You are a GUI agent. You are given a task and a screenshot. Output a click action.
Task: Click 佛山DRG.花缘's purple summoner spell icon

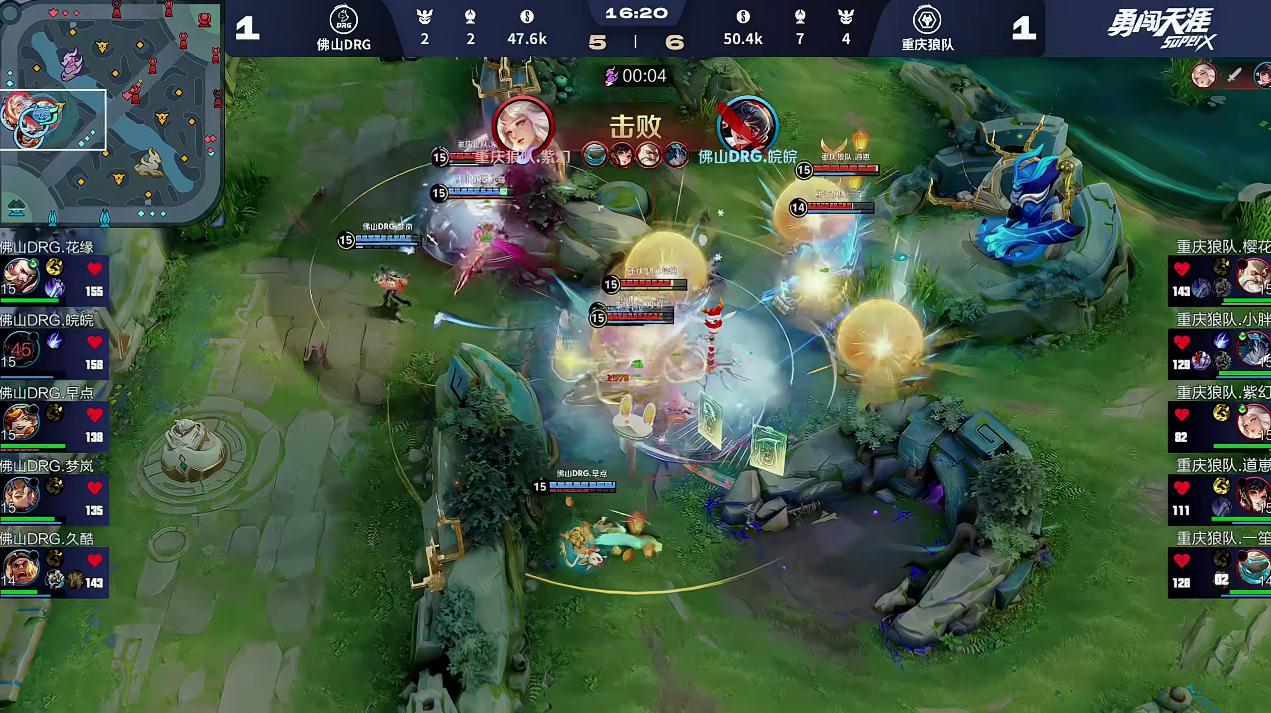[x=54, y=289]
